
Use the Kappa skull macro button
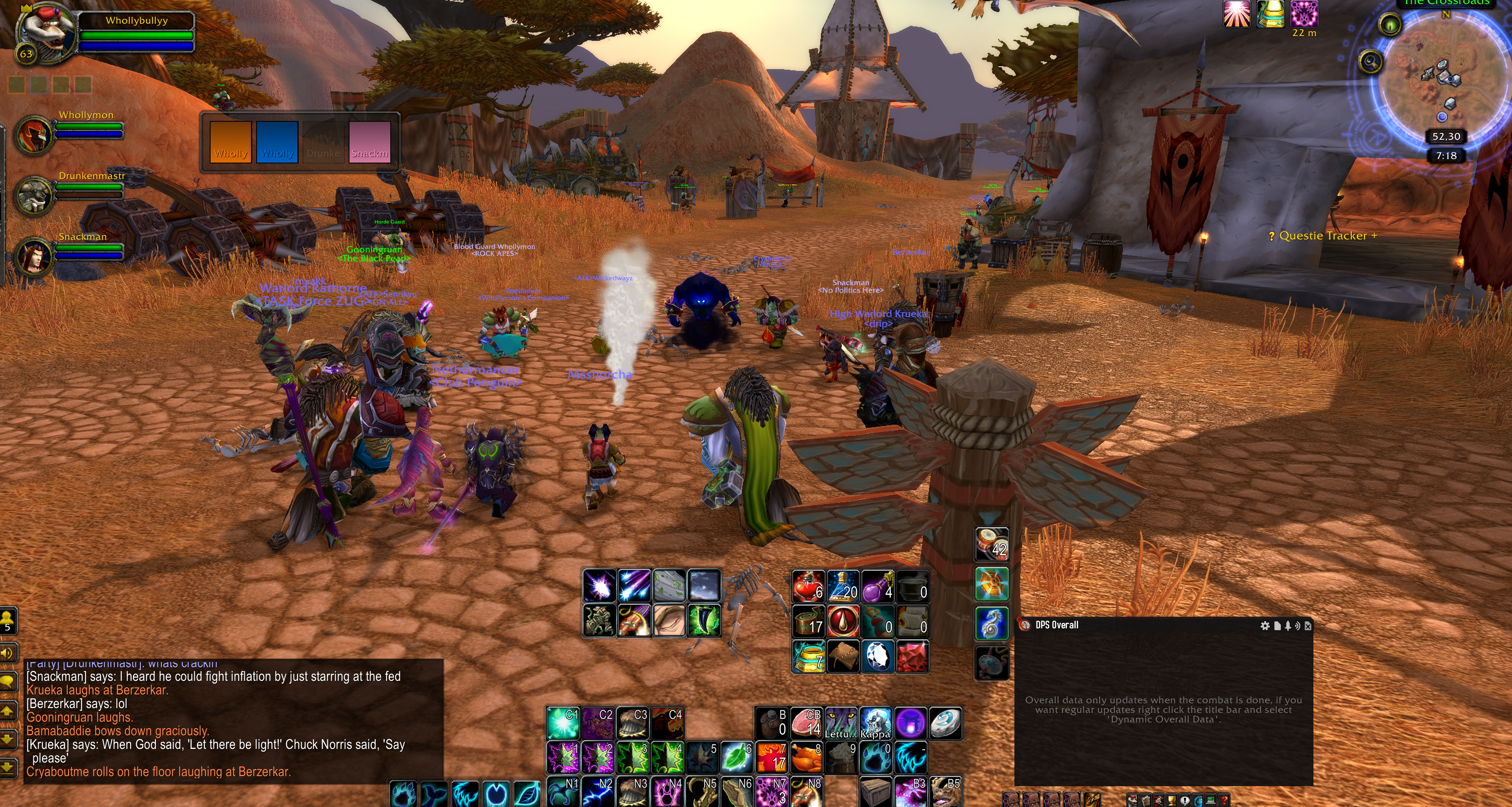[875, 723]
